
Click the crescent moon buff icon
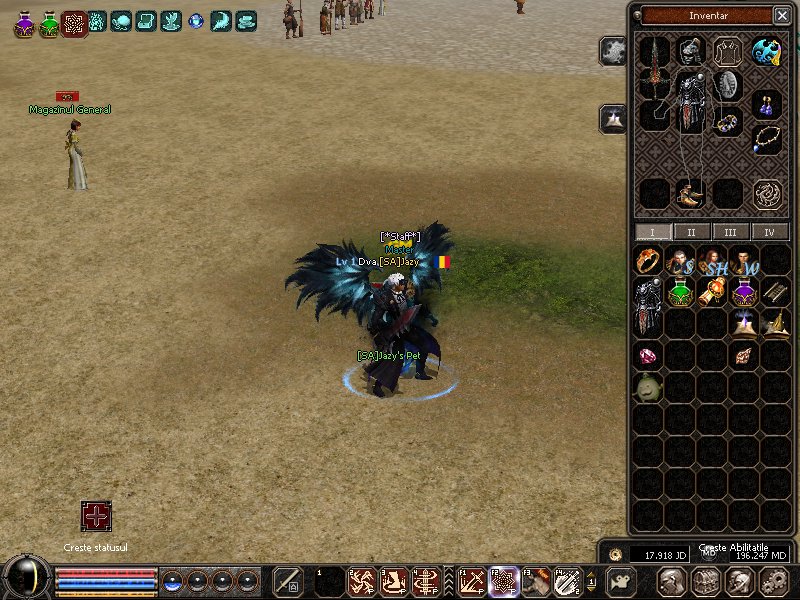pos(221,20)
